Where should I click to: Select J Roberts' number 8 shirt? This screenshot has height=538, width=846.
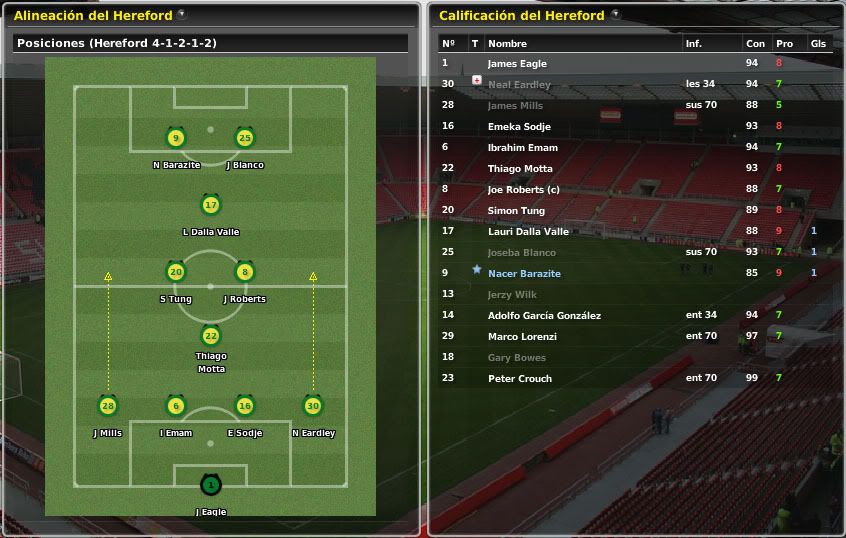[245, 271]
